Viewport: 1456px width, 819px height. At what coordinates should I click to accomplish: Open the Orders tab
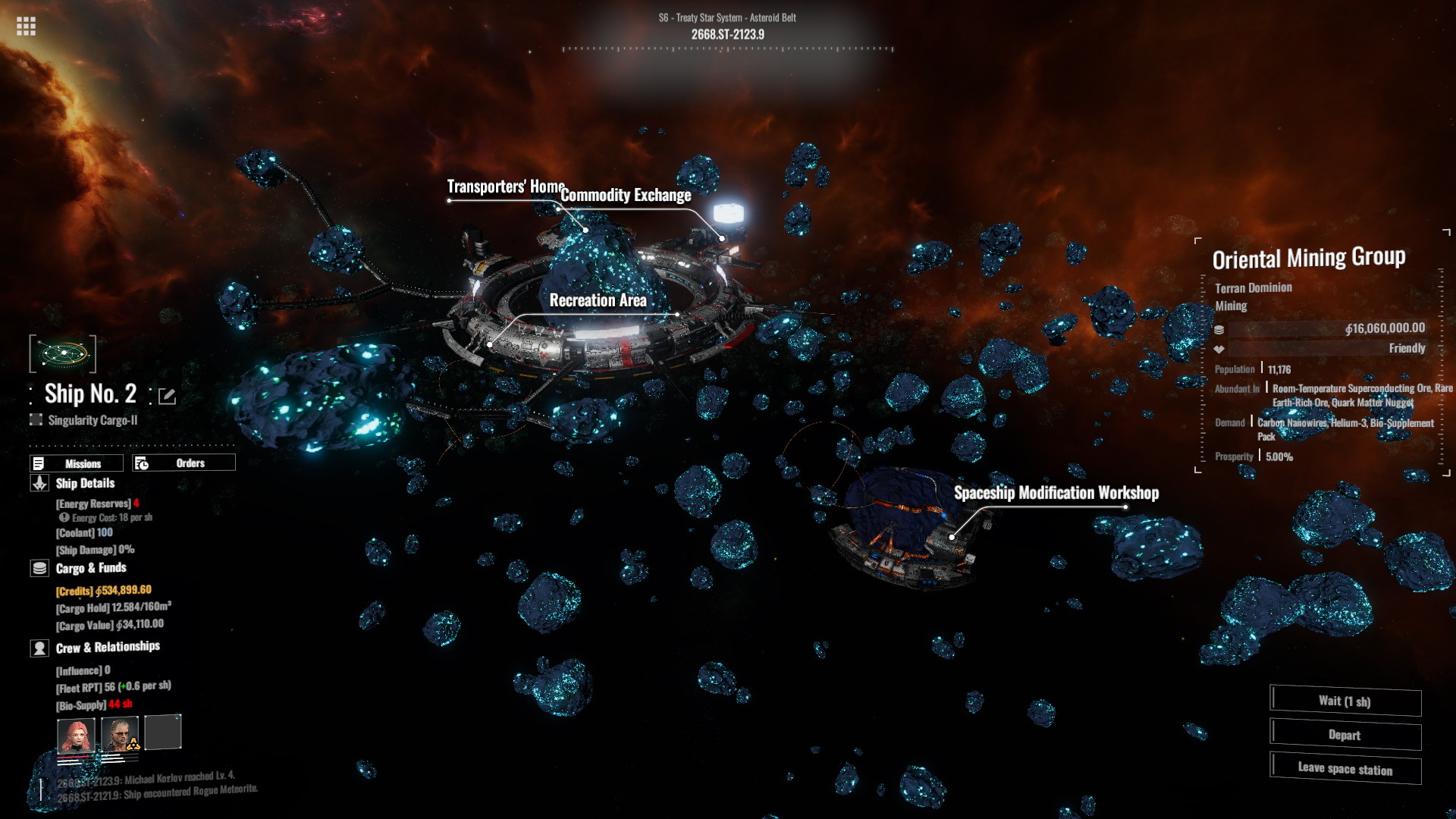pos(184,463)
